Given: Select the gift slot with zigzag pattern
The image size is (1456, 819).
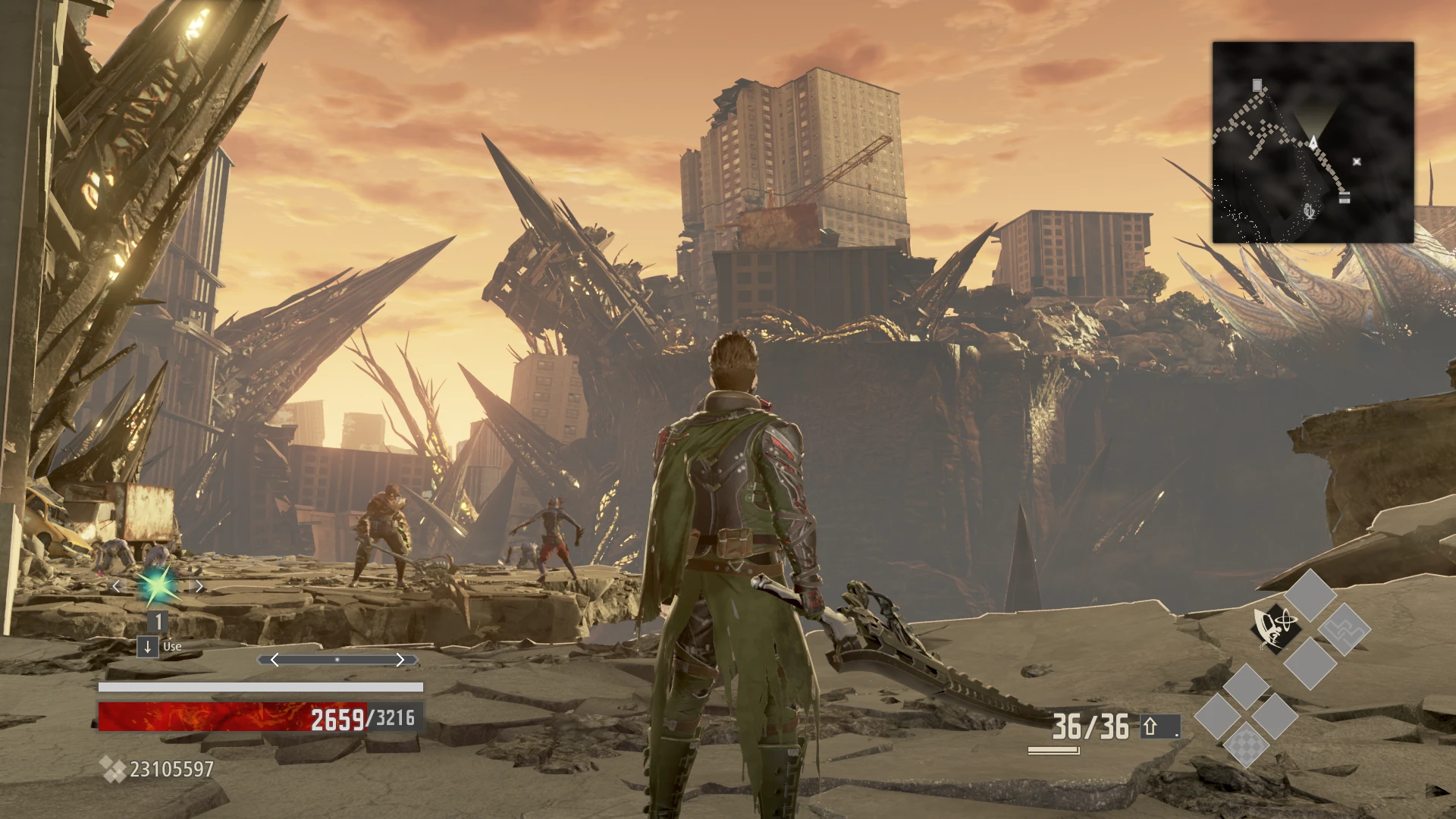Looking at the screenshot, I should coord(1343,629).
